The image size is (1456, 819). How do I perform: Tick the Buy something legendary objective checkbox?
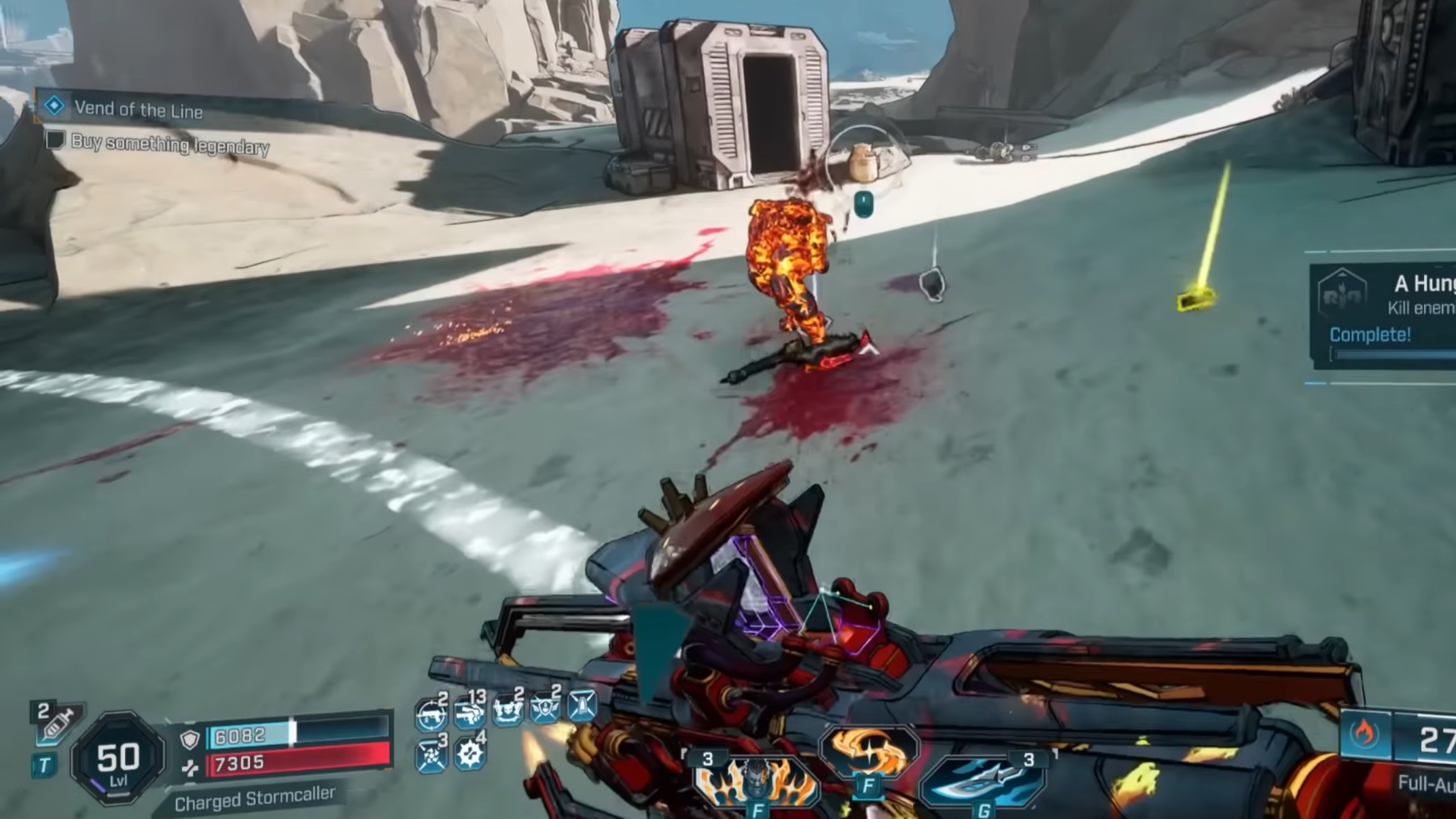coord(55,141)
